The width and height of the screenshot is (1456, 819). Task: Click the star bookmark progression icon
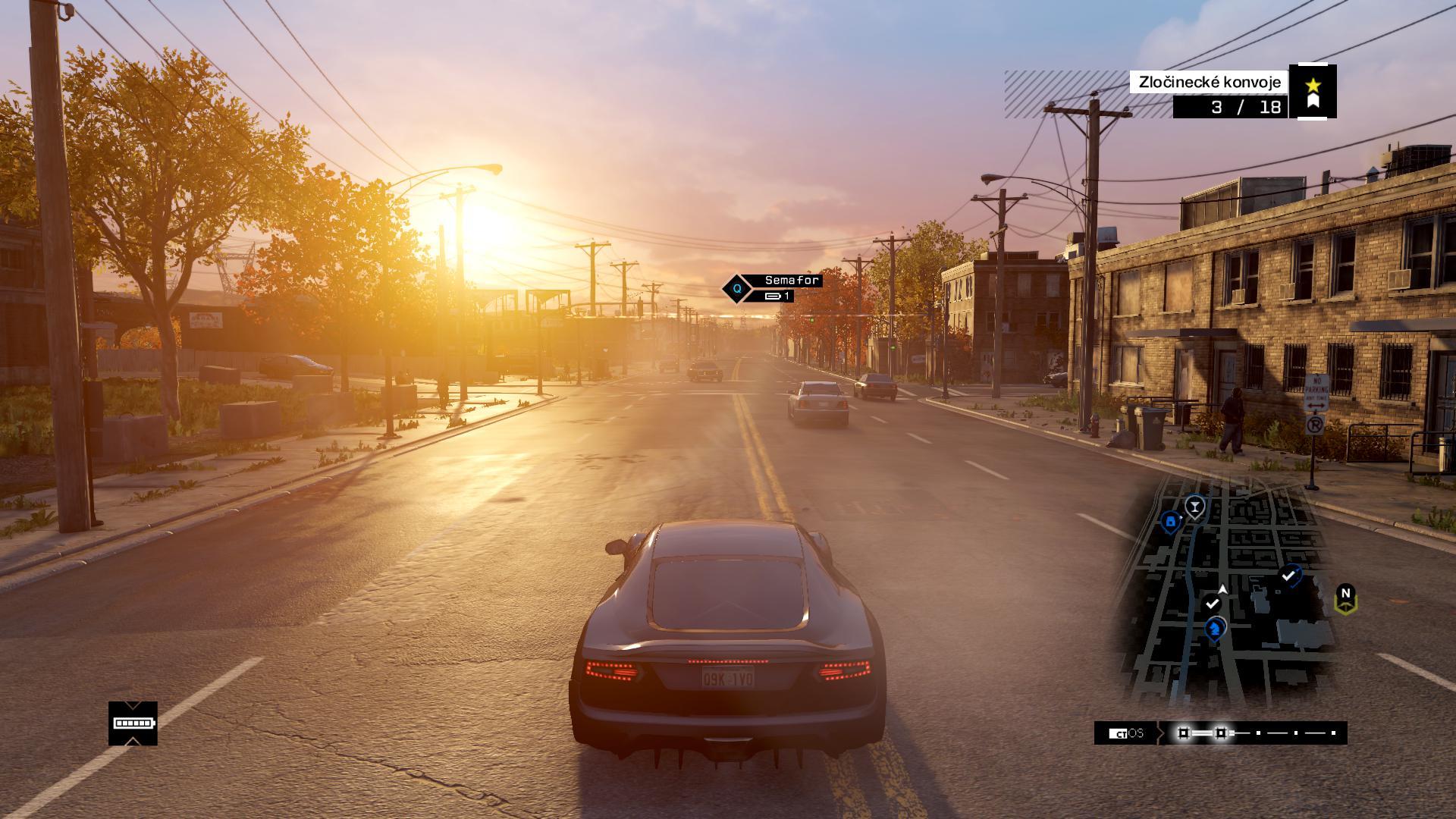pyautogui.click(x=1313, y=92)
